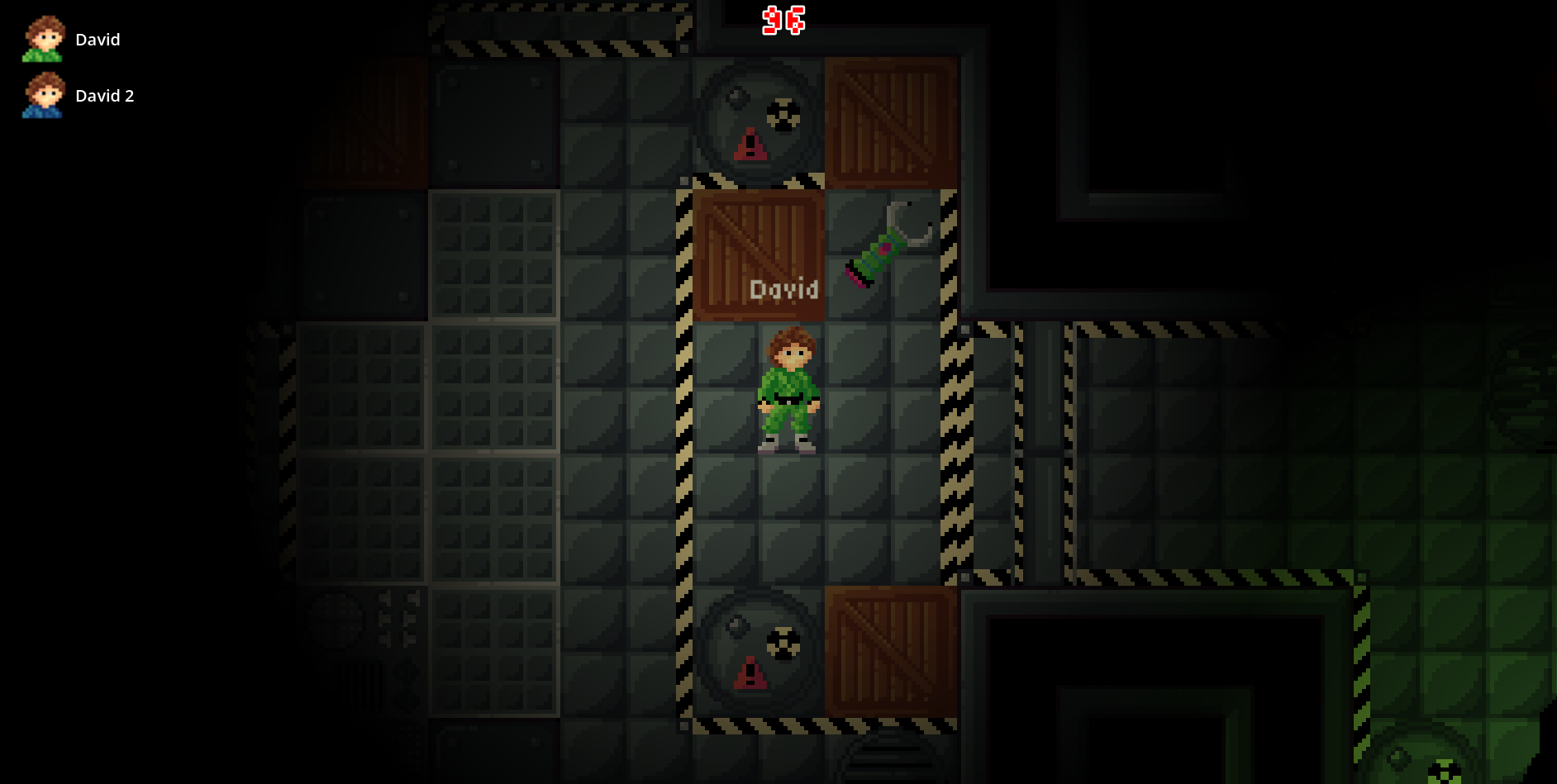Image resolution: width=1557 pixels, height=784 pixels.
Task: Click the red 96 counter at top
Action: point(783,21)
